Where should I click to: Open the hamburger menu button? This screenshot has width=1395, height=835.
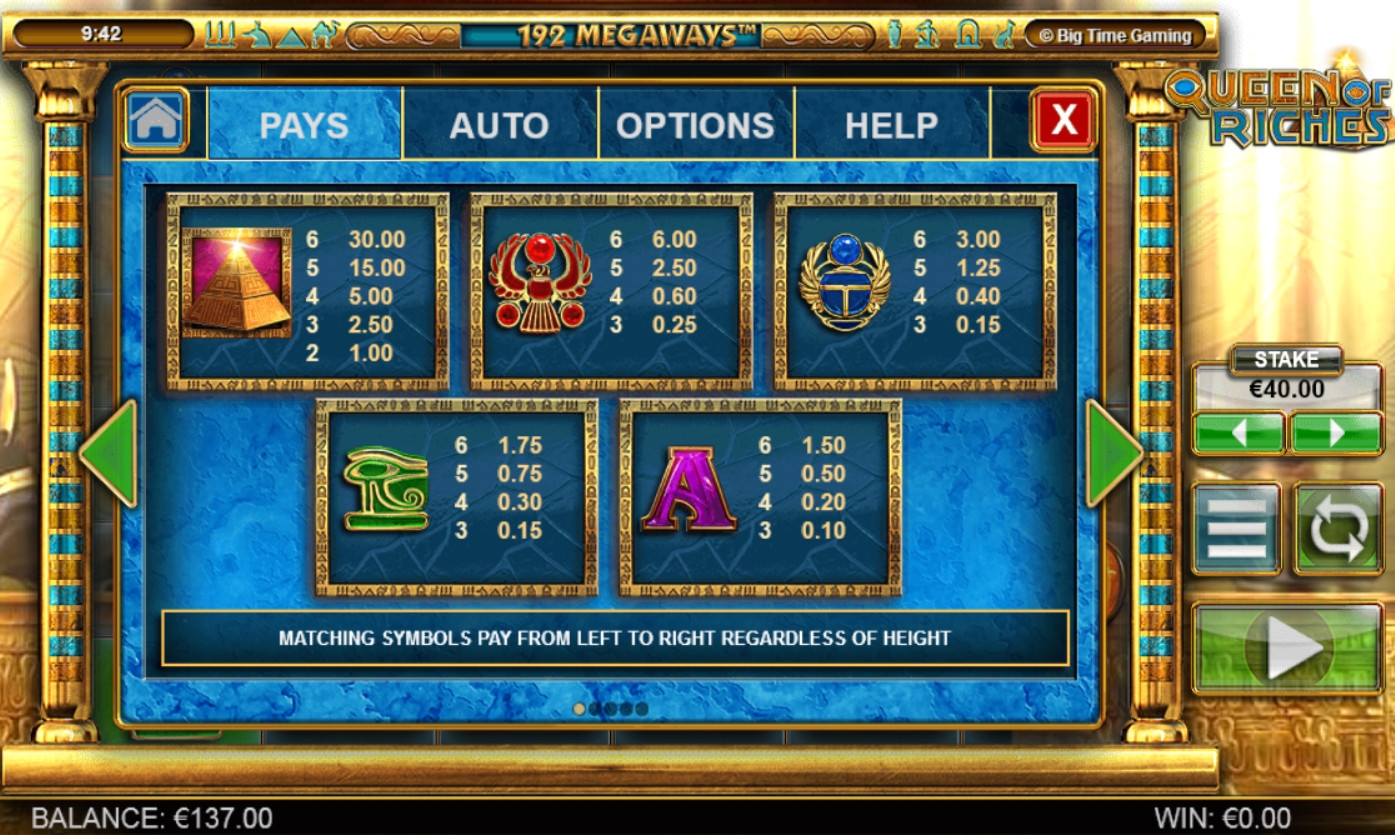point(1236,528)
